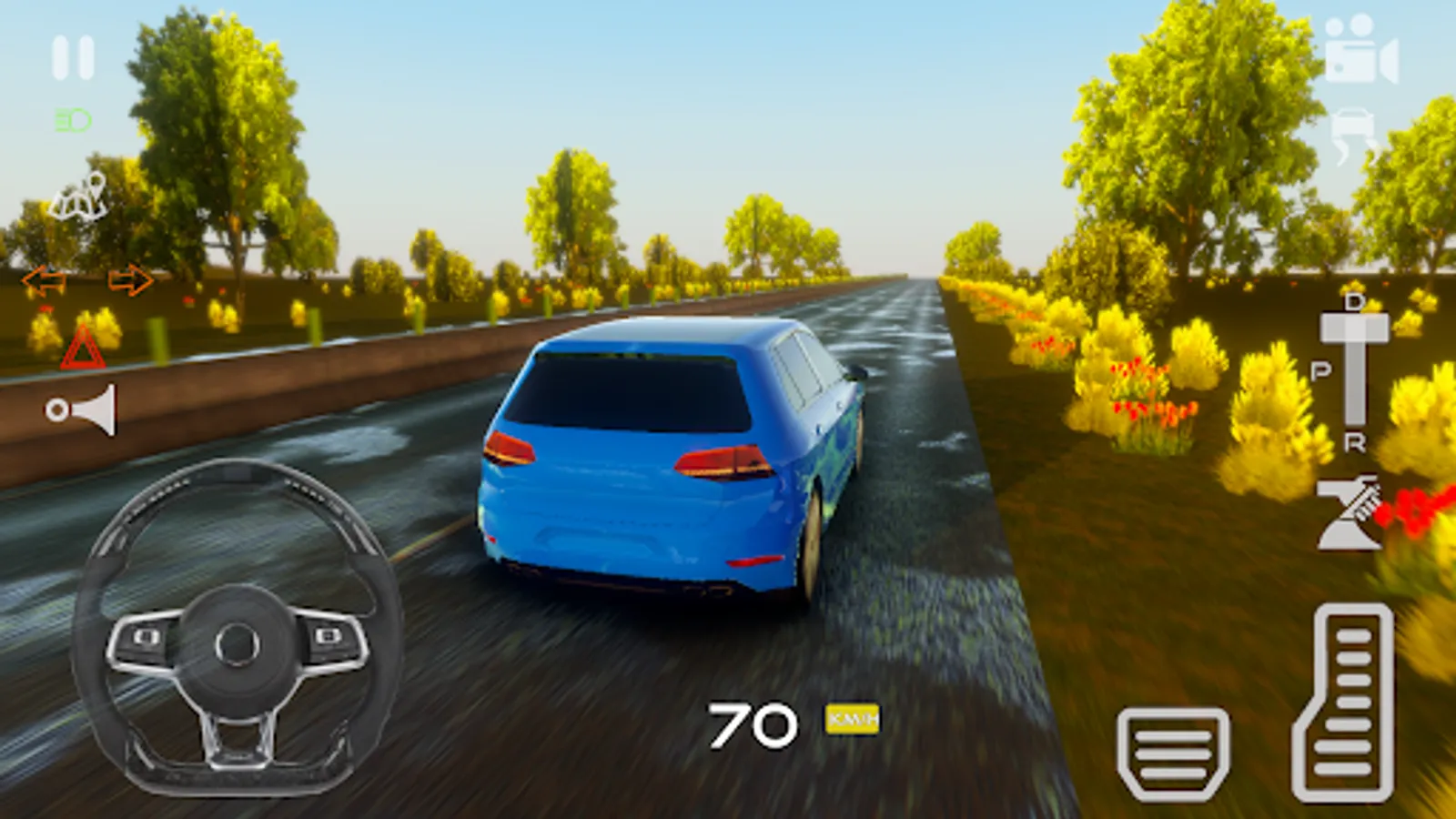
Task: Engage the handbrake icon
Action: (x=1349, y=514)
